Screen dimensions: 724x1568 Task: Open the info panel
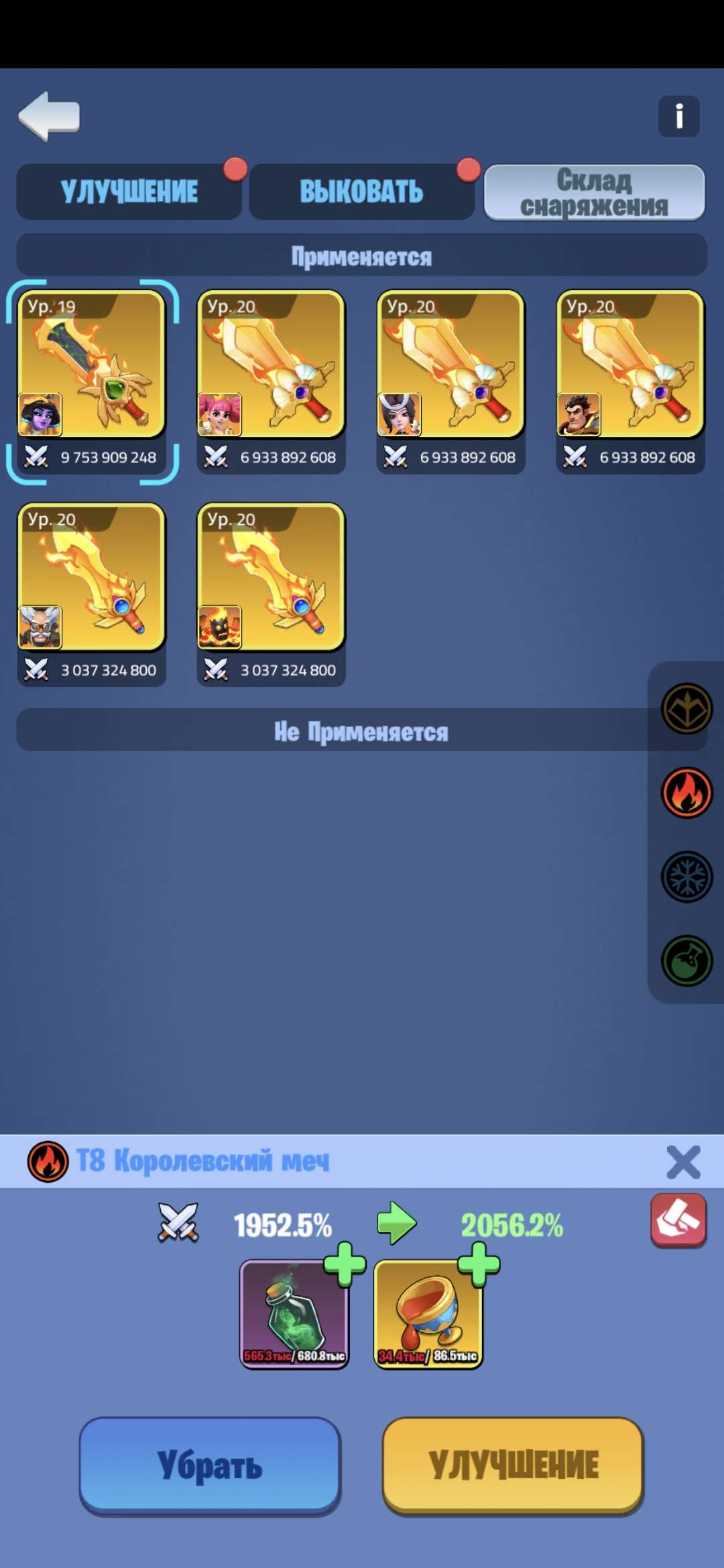(x=678, y=117)
